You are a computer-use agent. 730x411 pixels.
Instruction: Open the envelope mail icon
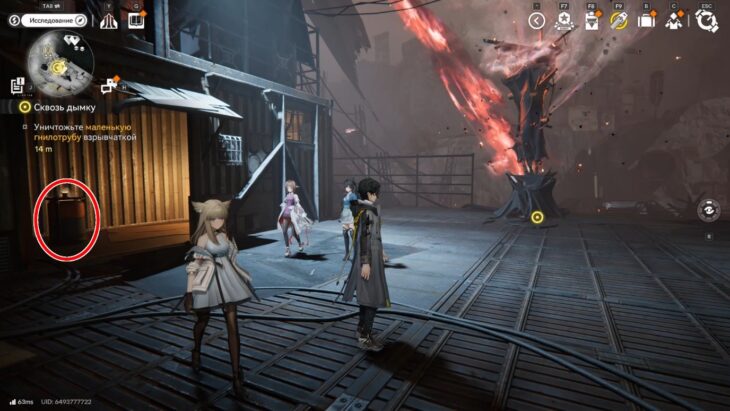coord(591,20)
